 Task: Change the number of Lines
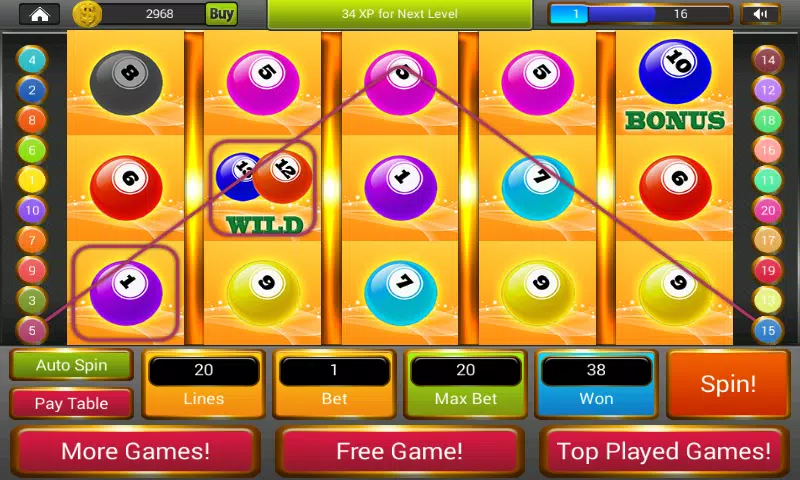[x=203, y=383]
